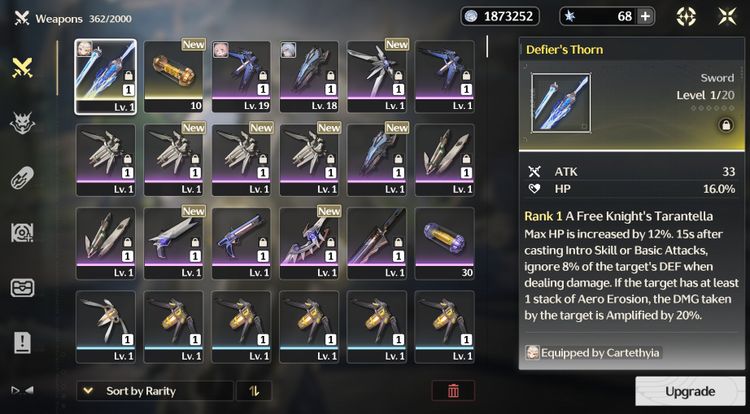The image size is (750, 414).
Task: Toggle the sort order arrows
Action: click(x=252, y=391)
